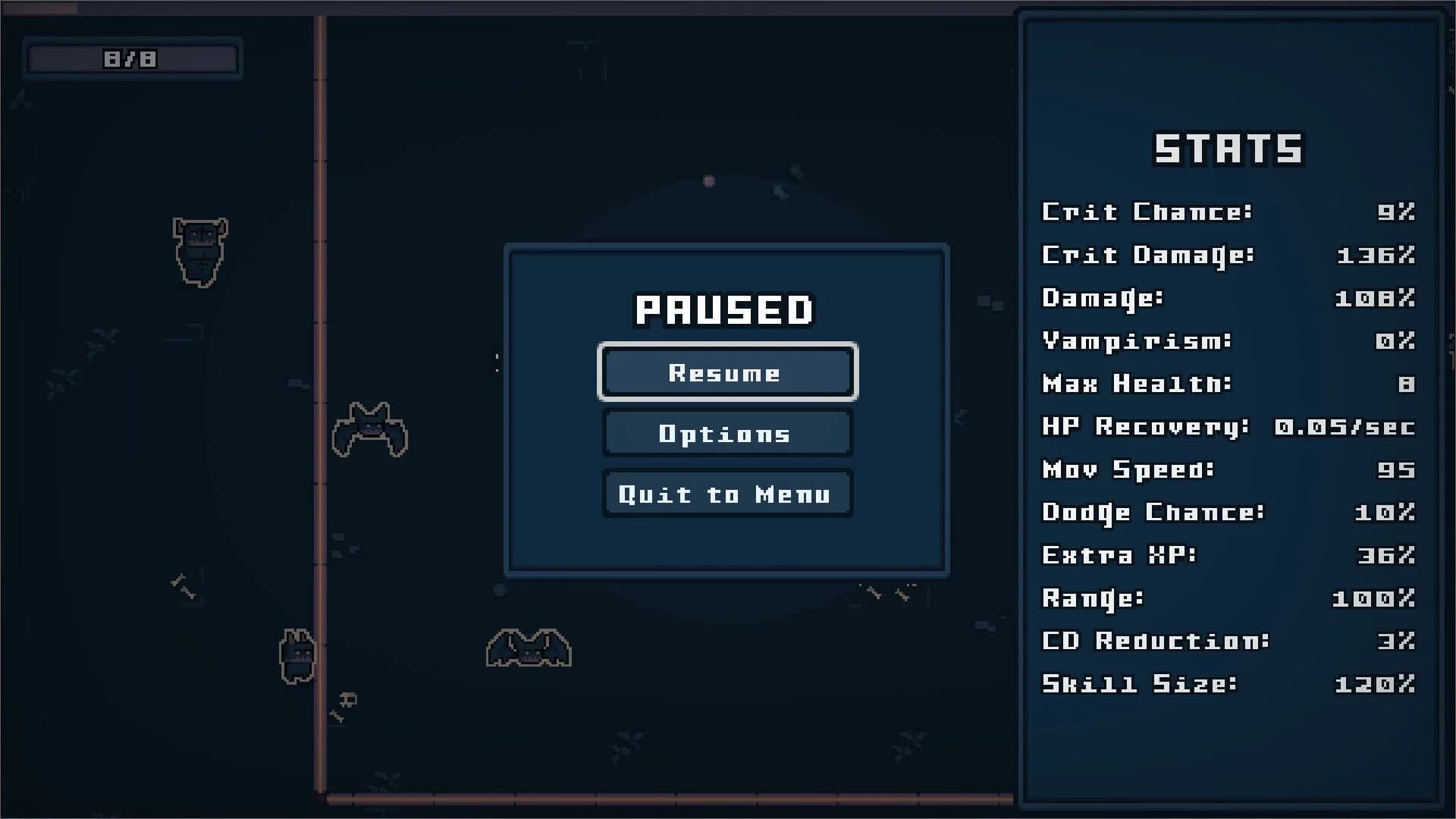Screen dimensions: 1456x819
Task: Open the Options menu
Action: coord(726,433)
